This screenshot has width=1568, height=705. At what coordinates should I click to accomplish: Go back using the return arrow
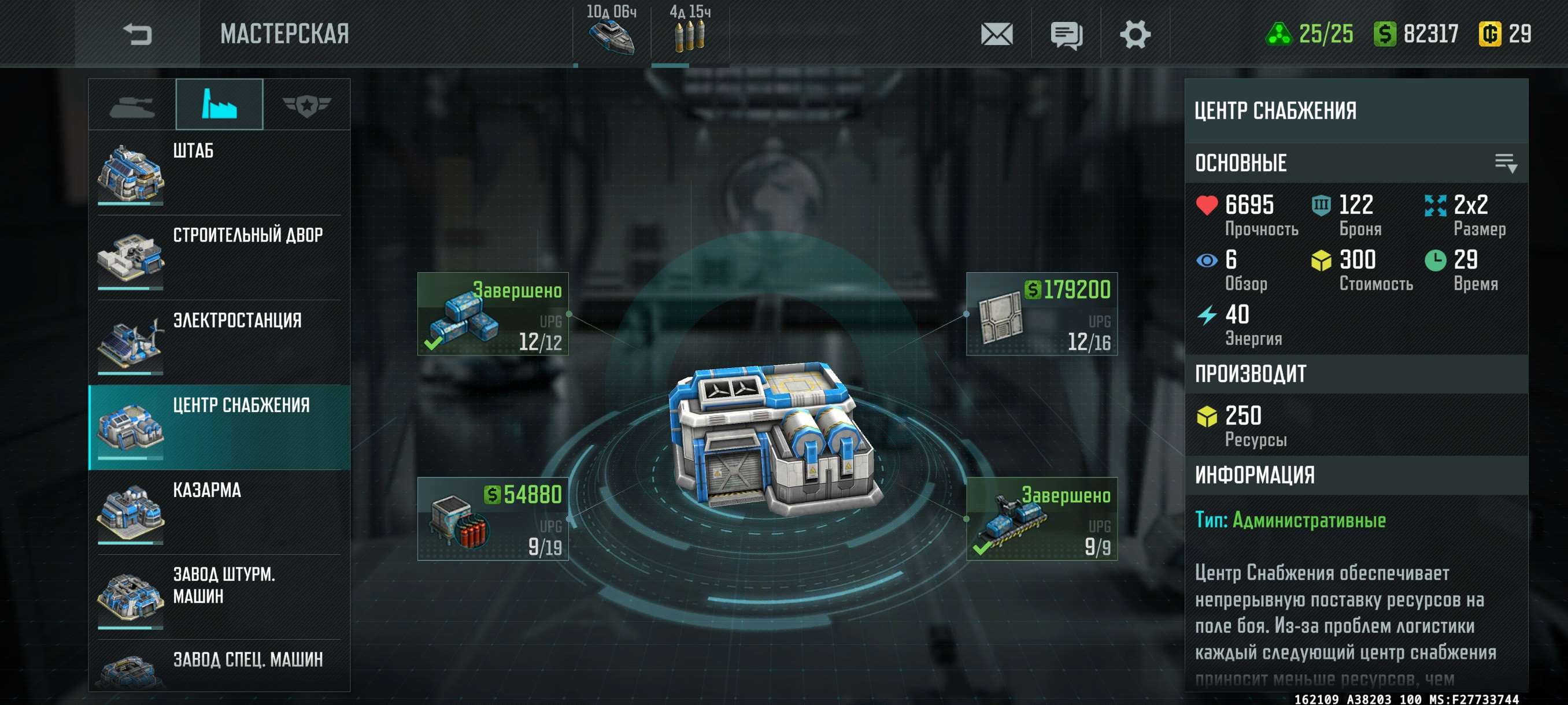point(137,34)
